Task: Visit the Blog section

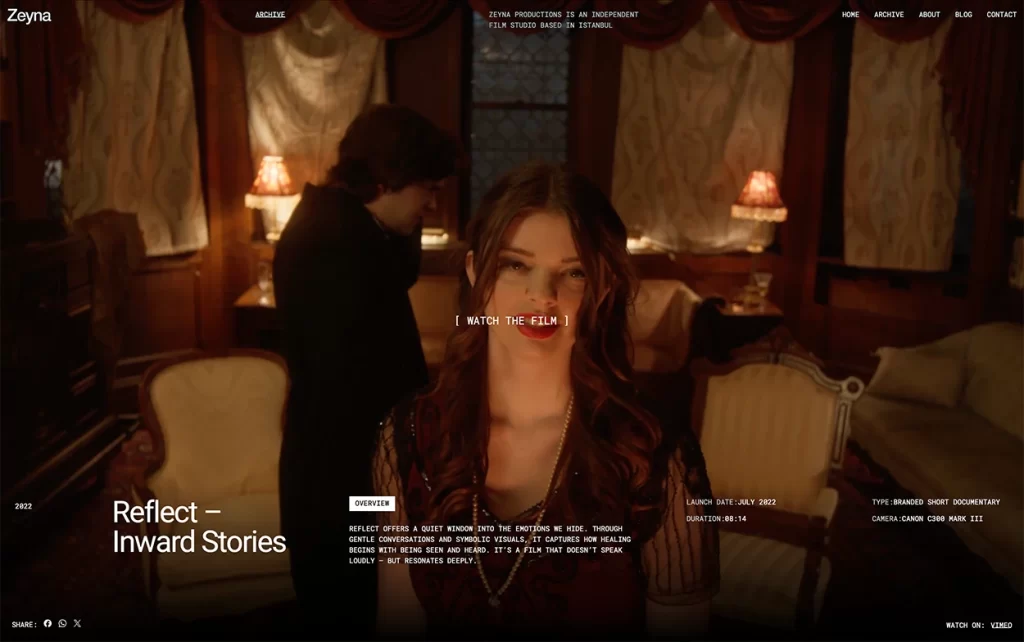Action: (x=963, y=15)
